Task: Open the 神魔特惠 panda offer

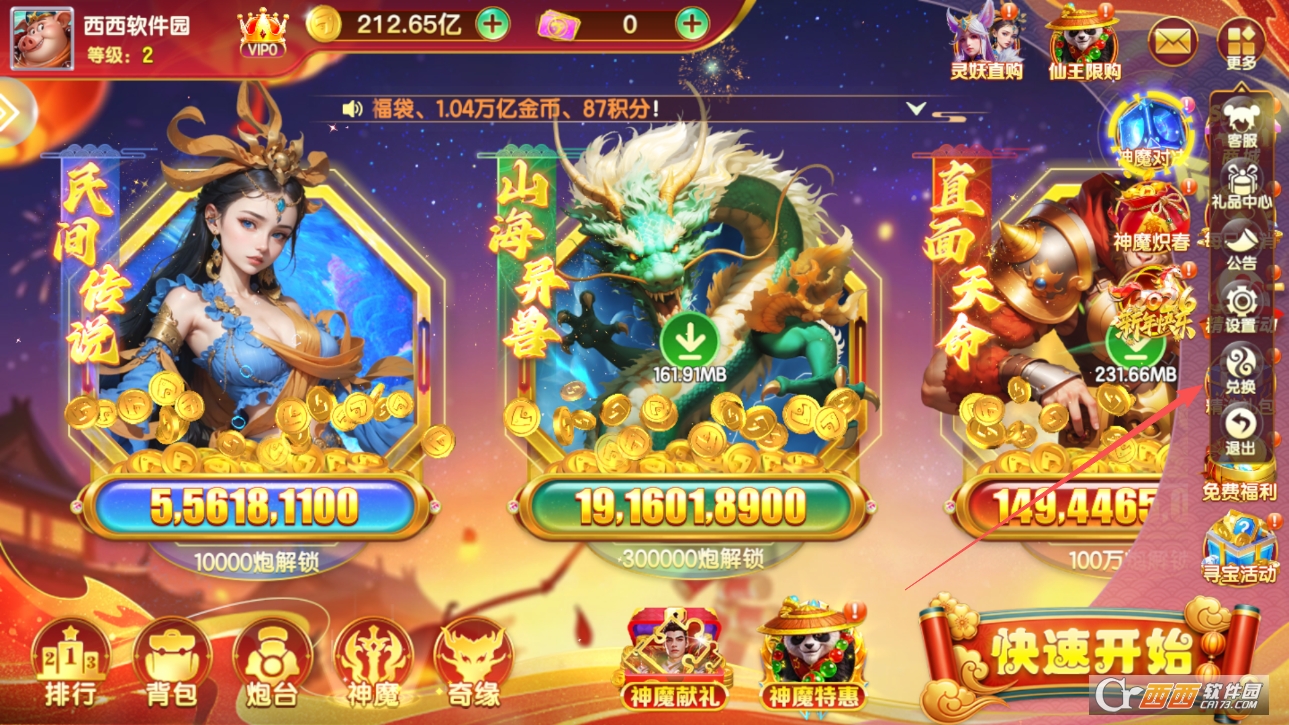Action: coord(812,655)
